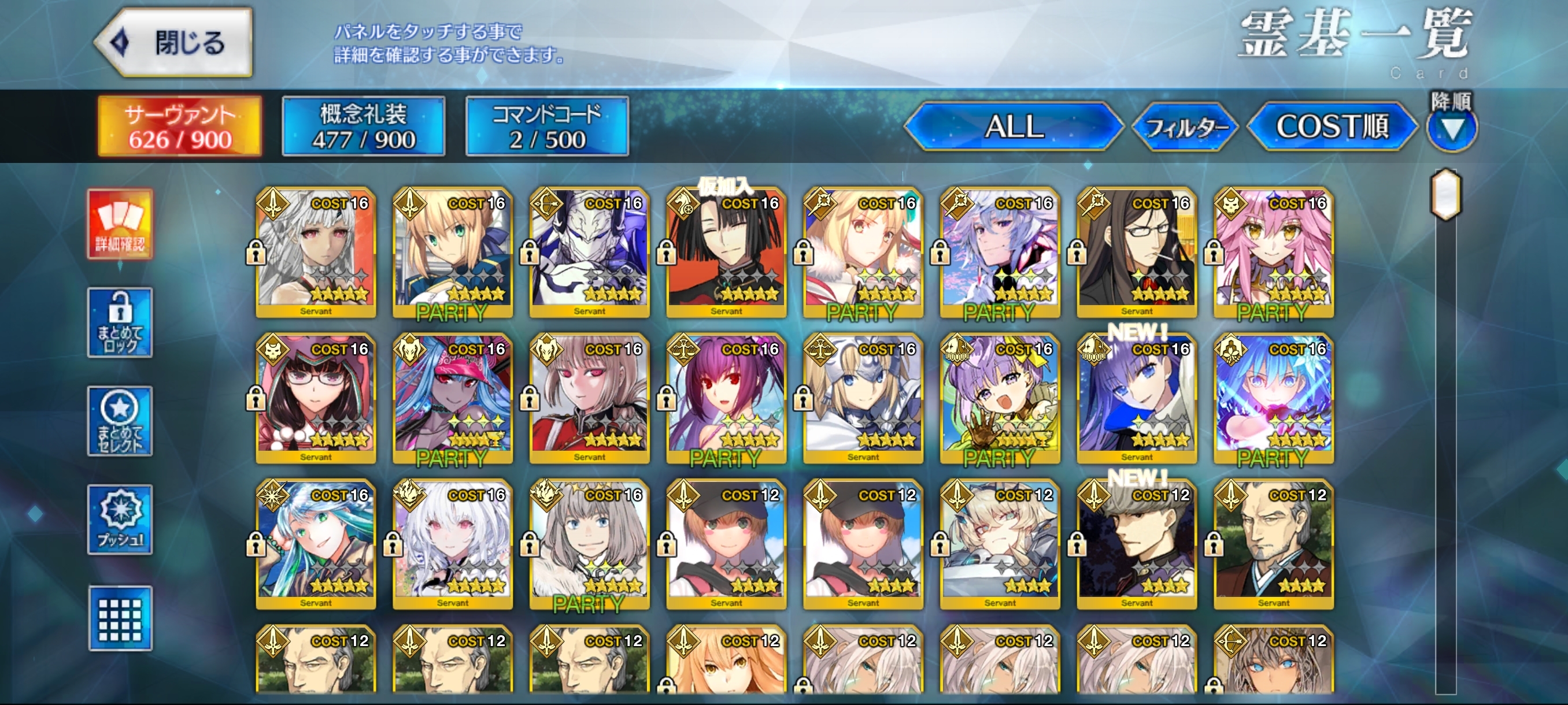Activate the 詳細確認 card detail mode
This screenshot has width=1568, height=705.
pos(120,224)
